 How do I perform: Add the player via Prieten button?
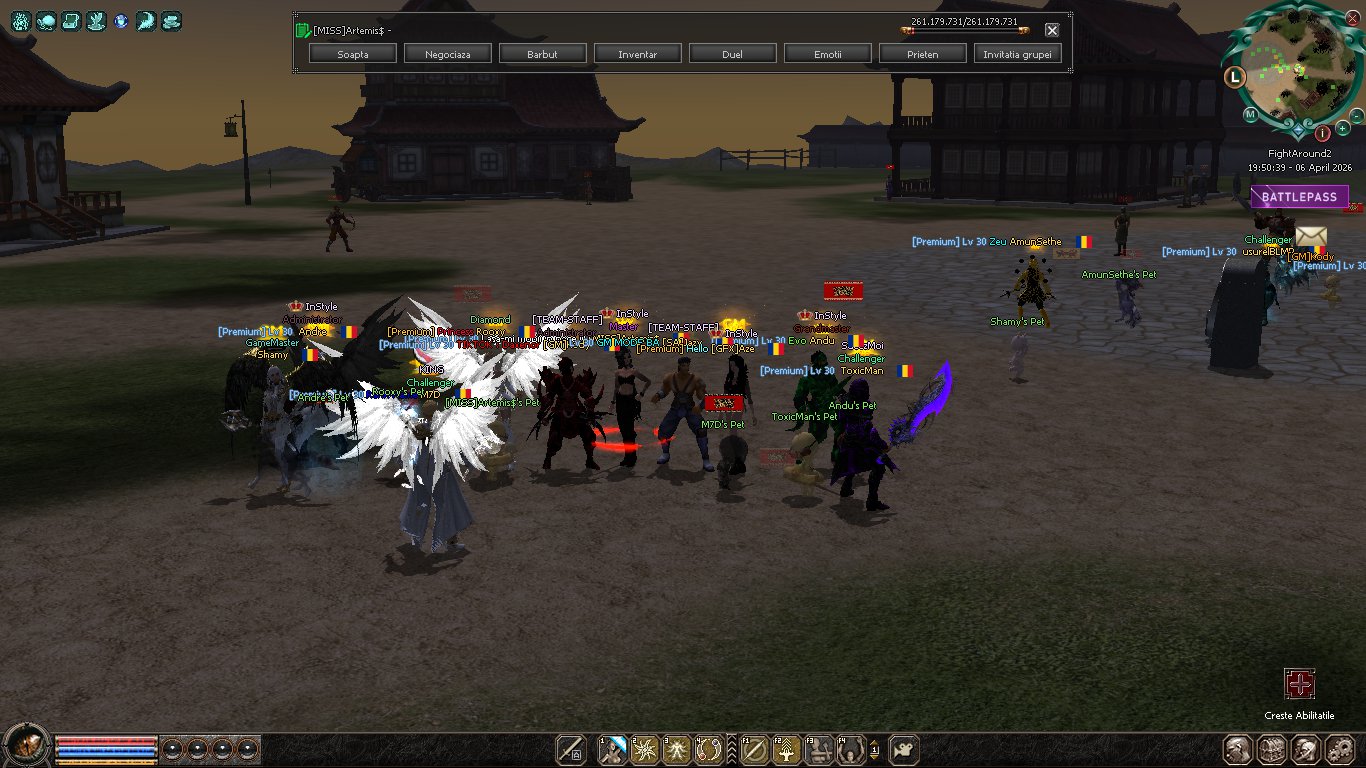[x=922, y=54]
